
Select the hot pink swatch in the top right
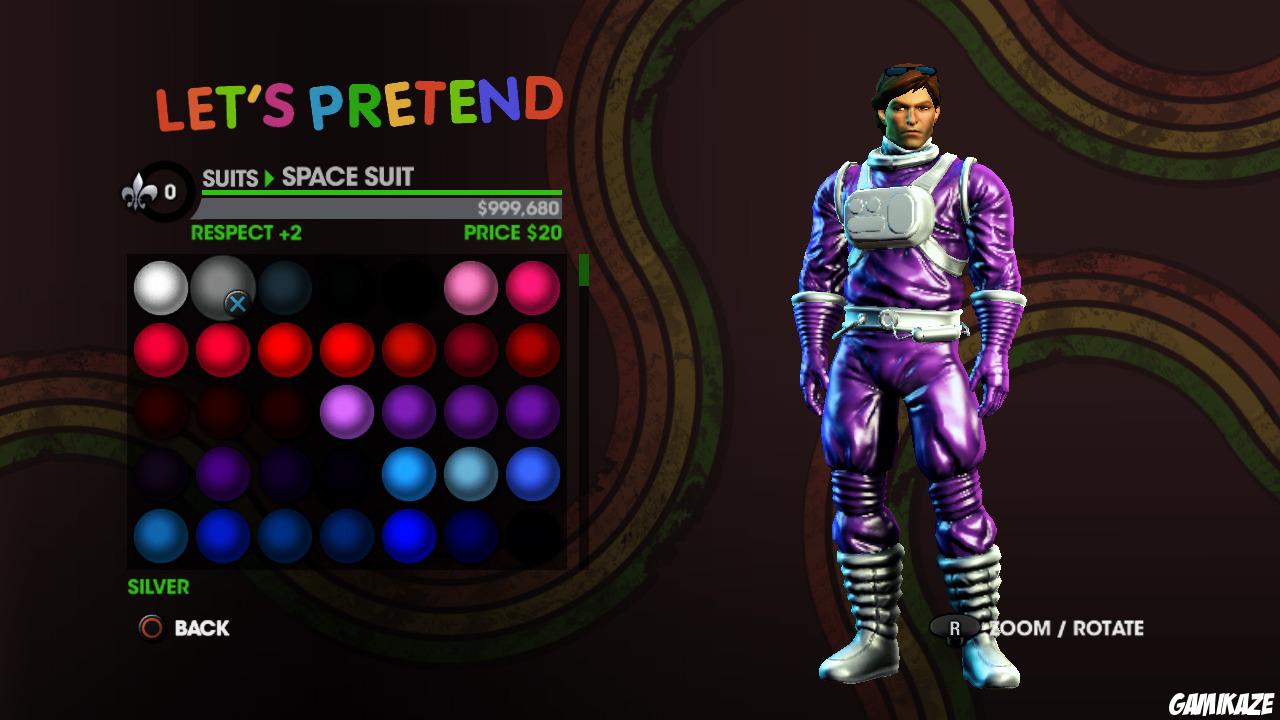pos(532,289)
